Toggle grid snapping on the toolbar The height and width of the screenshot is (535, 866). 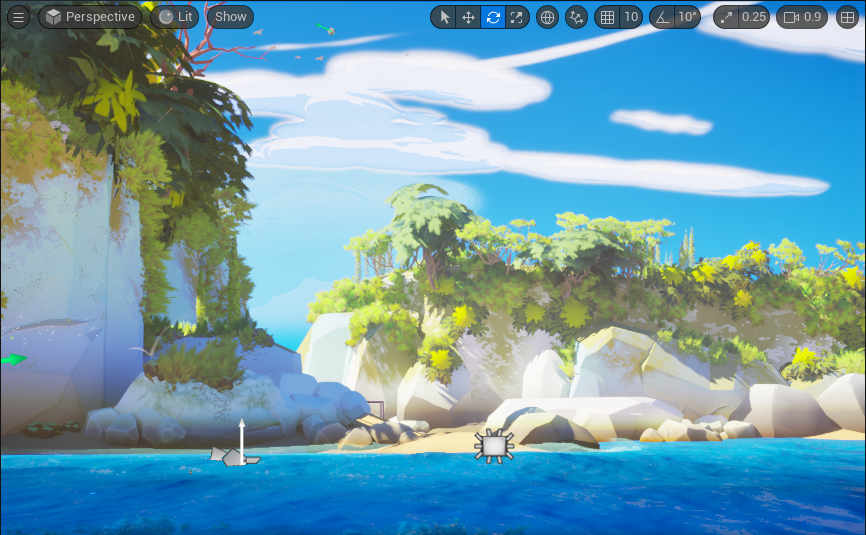coord(607,17)
